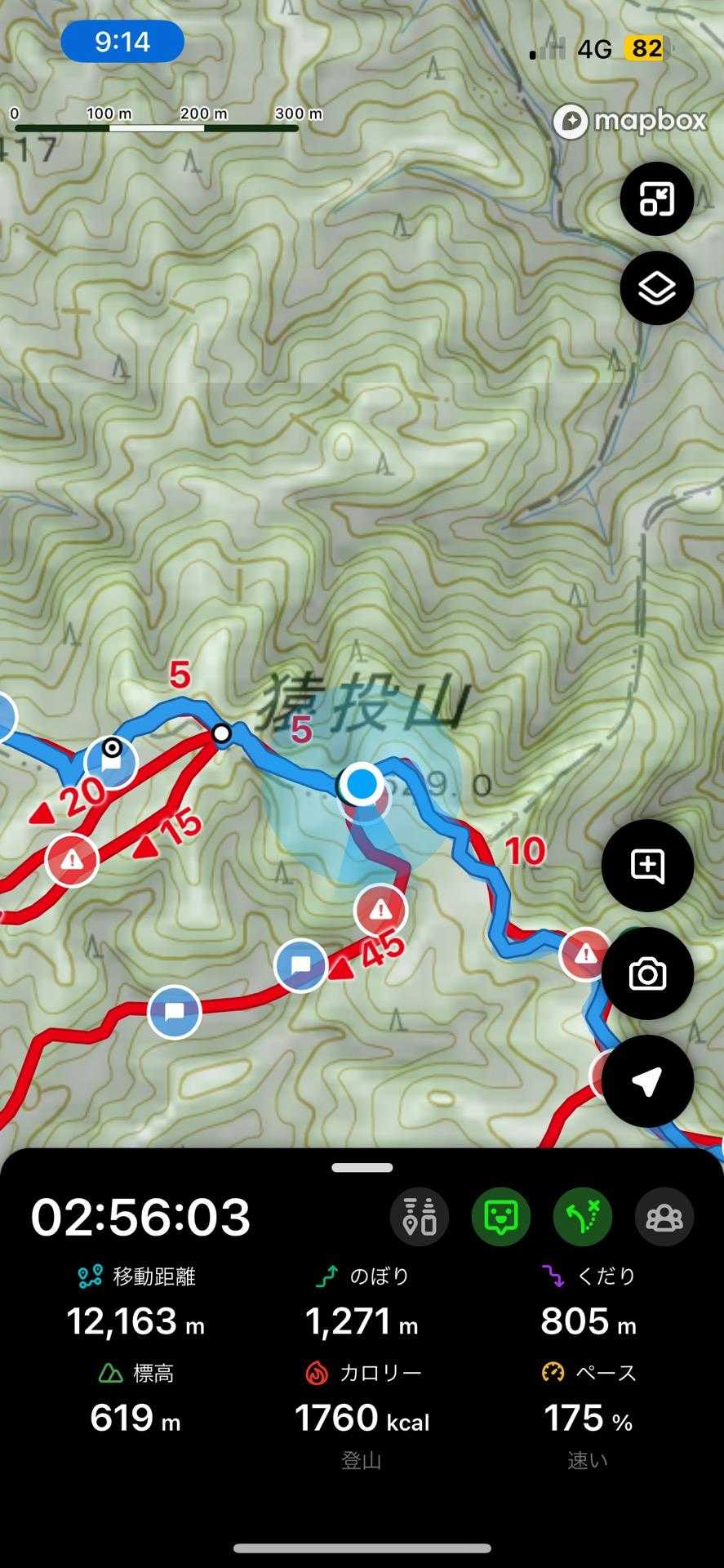Image resolution: width=724 pixels, height=1568 pixels.
Task: Open the camera to take a photo
Action: pos(647,973)
